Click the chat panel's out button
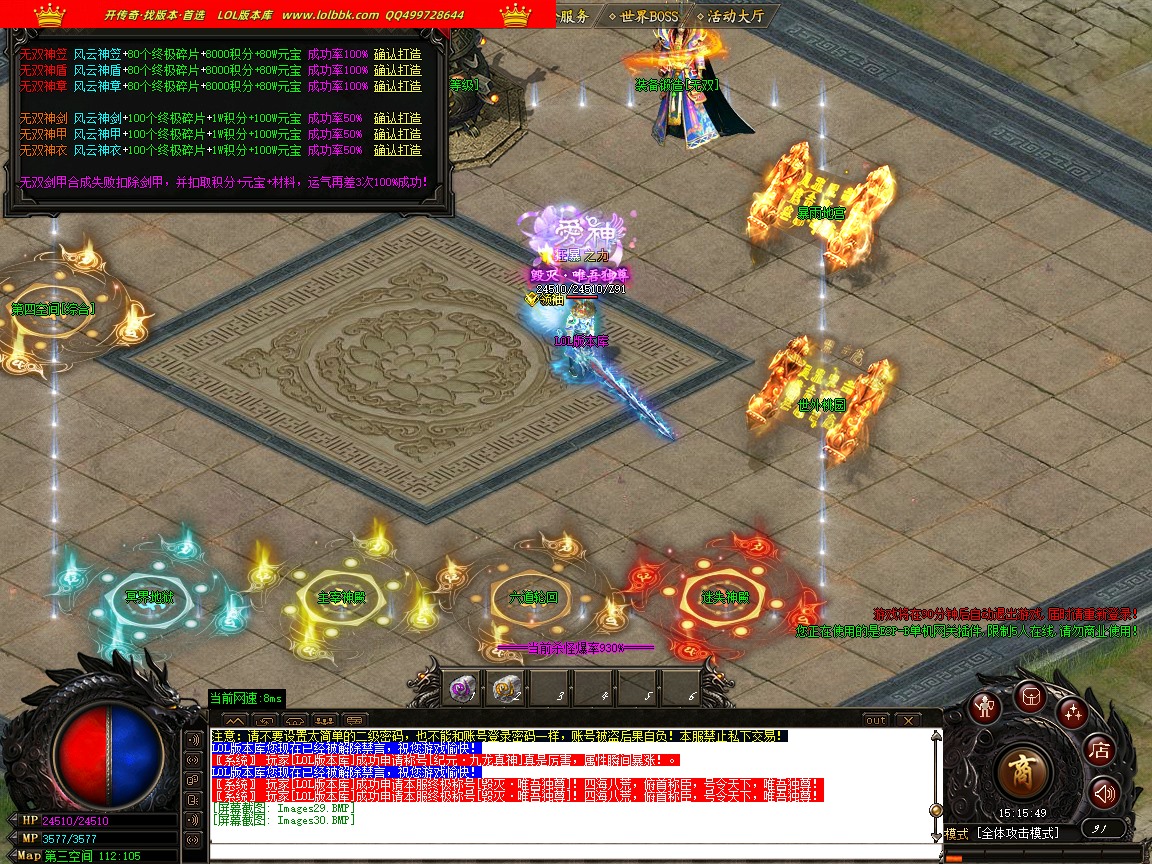This screenshot has height=864, width=1152. [876, 720]
